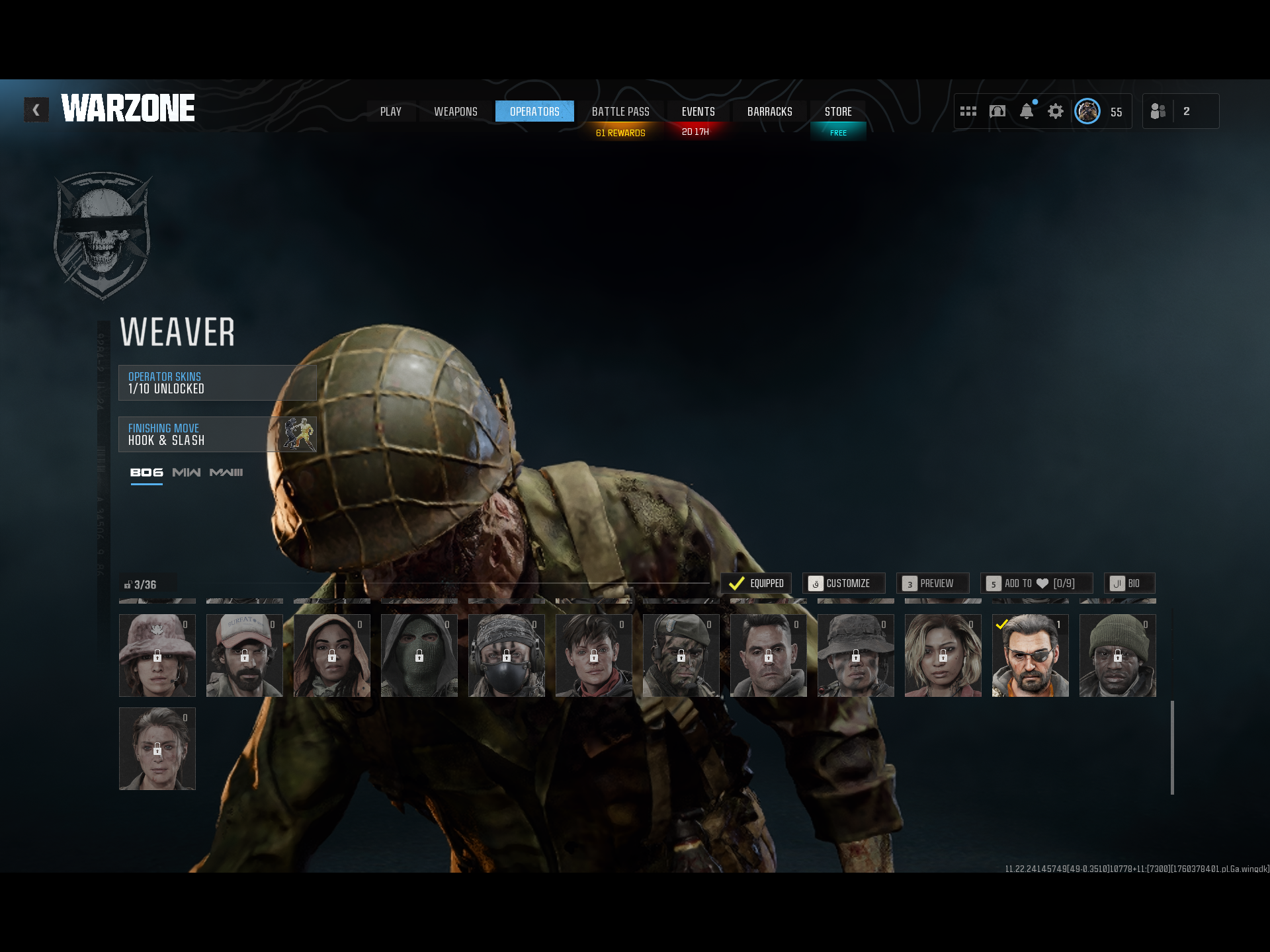This screenshot has height=952, width=1270.
Task: Open the social party panel
Action: click(x=1180, y=112)
